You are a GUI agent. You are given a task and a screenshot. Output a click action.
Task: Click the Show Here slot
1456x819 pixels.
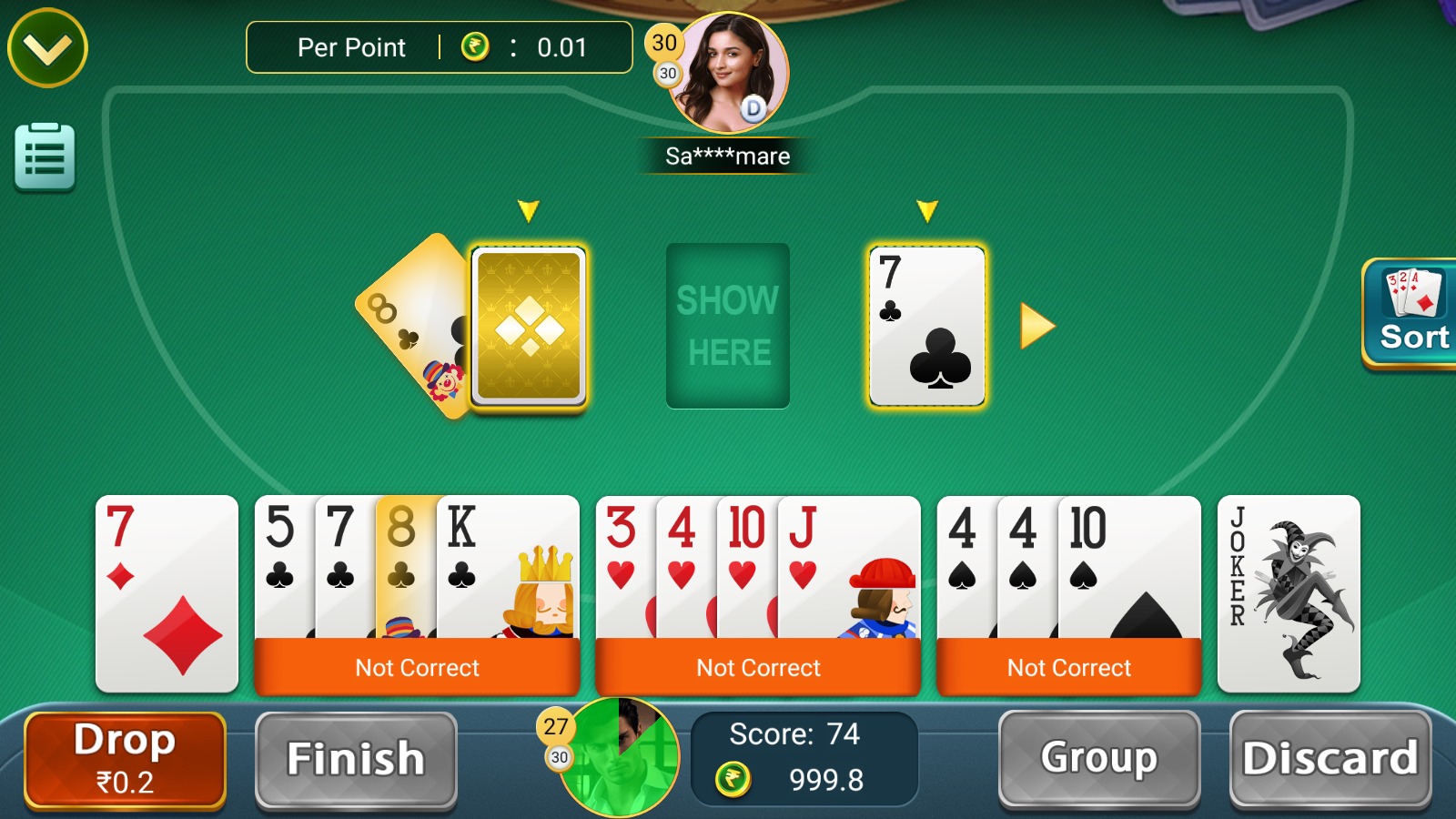[x=728, y=325]
